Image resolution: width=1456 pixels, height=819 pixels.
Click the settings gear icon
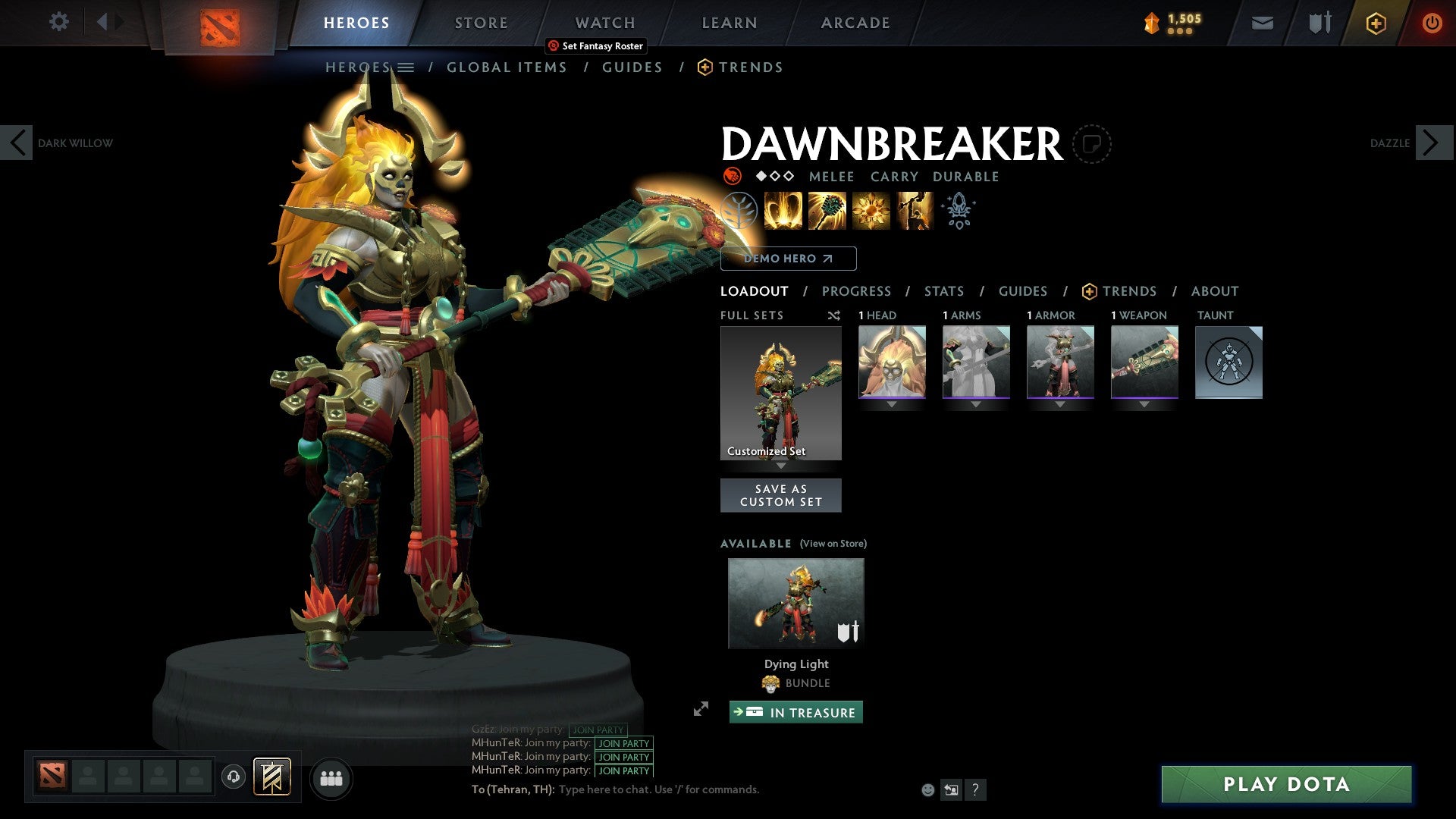58,22
